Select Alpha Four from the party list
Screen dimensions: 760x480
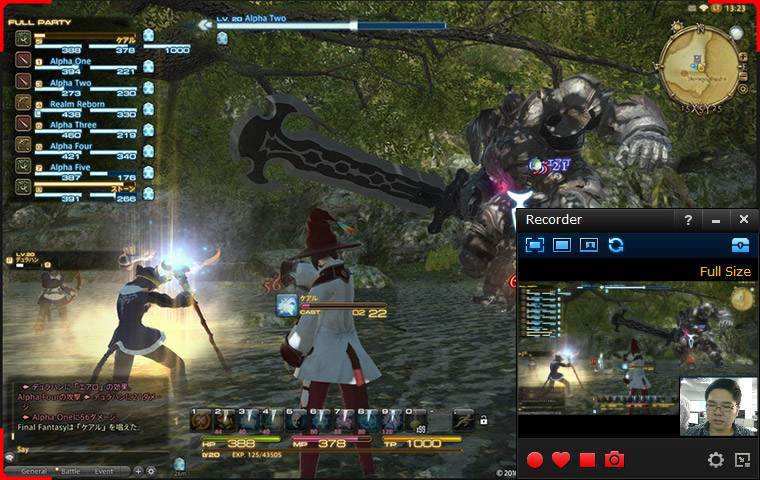74,146
